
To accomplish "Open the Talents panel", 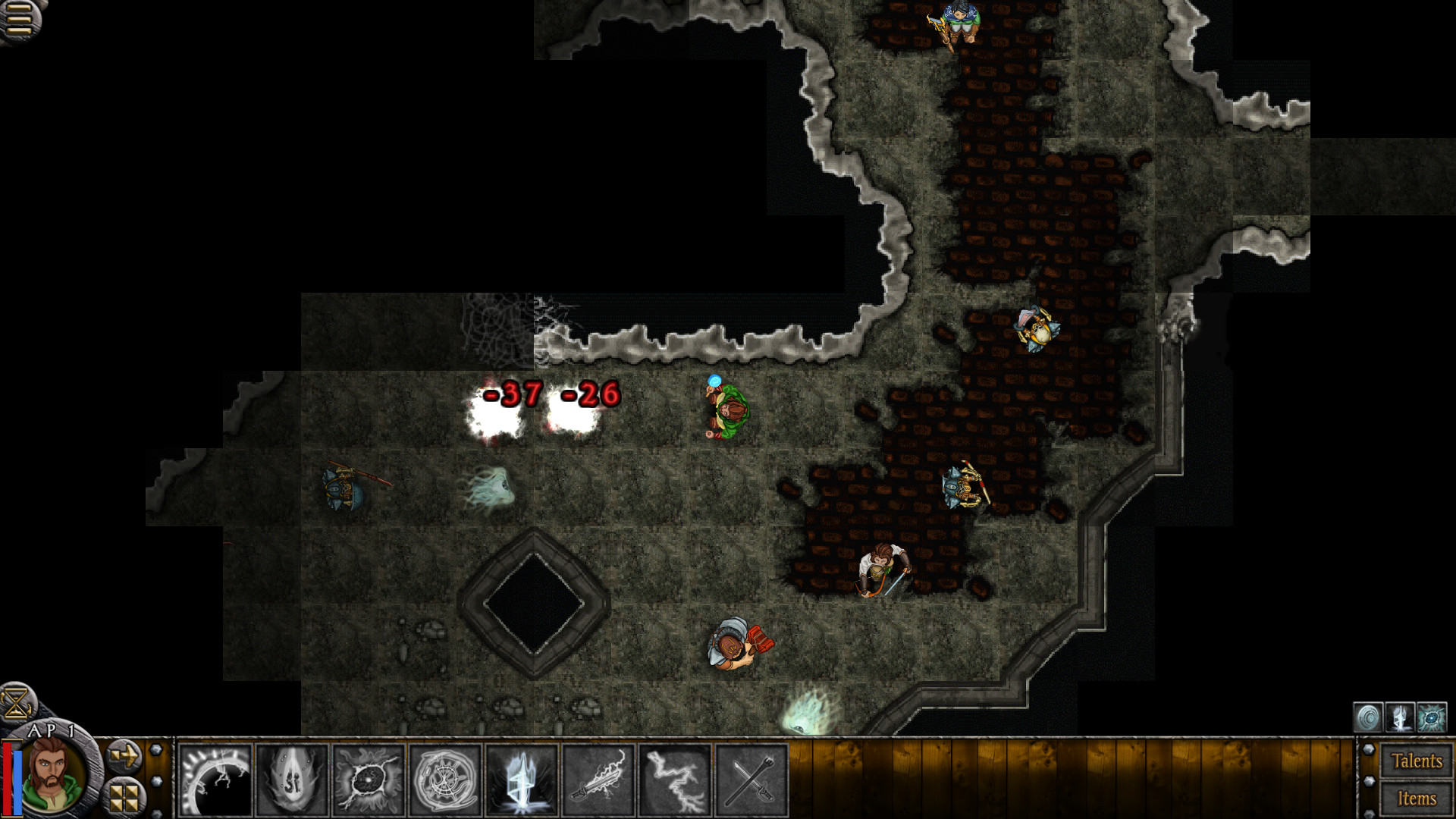I will pos(1417,761).
